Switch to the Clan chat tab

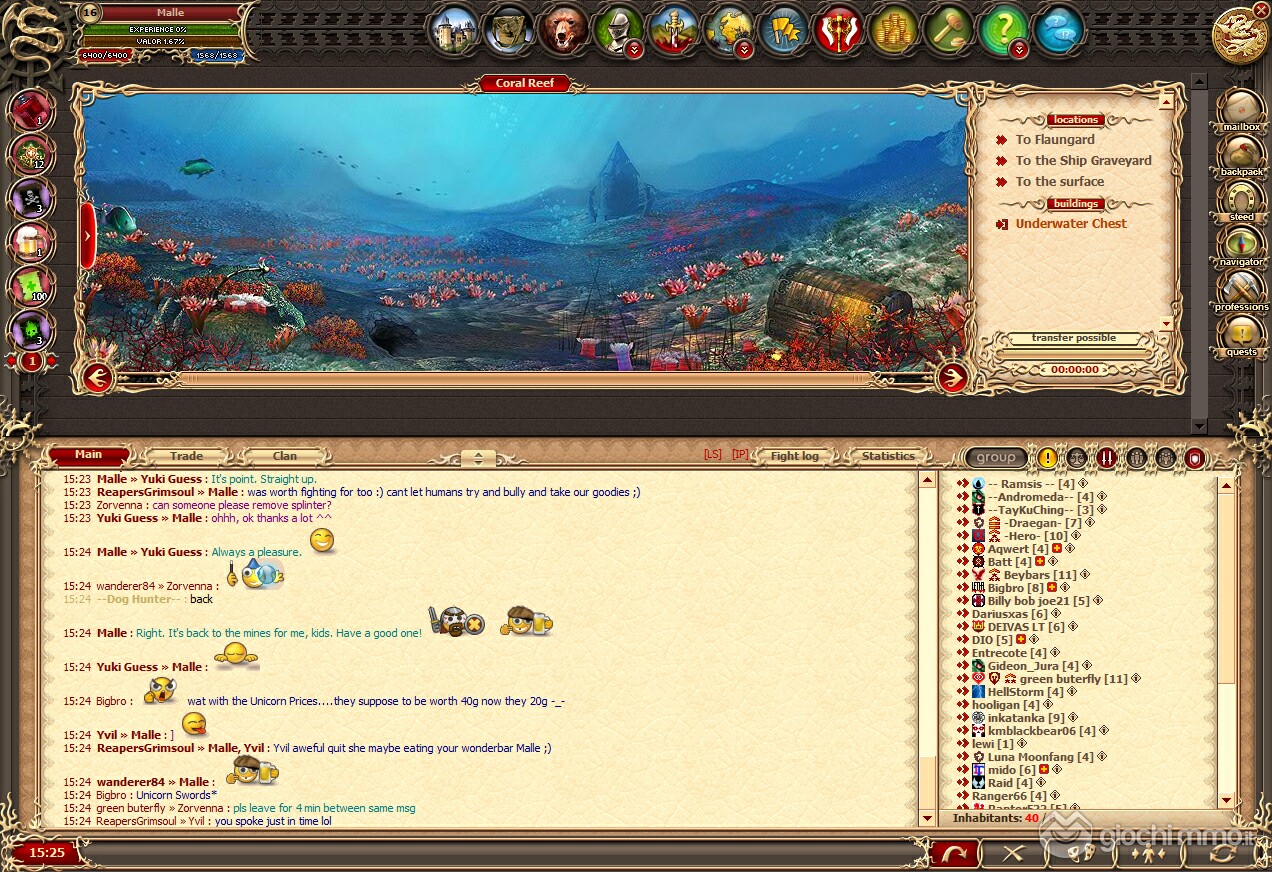tap(285, 456)
